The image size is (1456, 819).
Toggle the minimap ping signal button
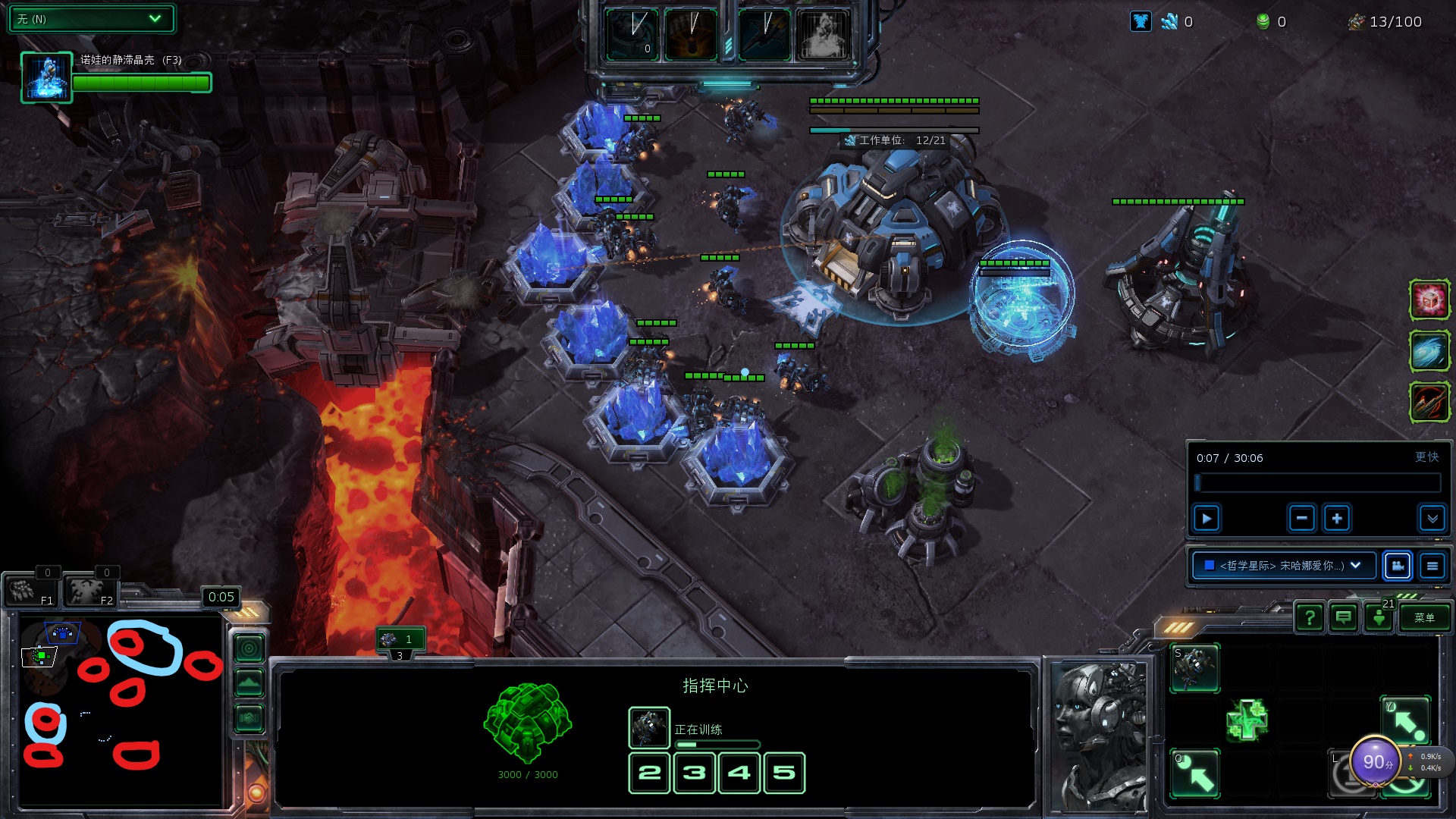coord(249,648)
